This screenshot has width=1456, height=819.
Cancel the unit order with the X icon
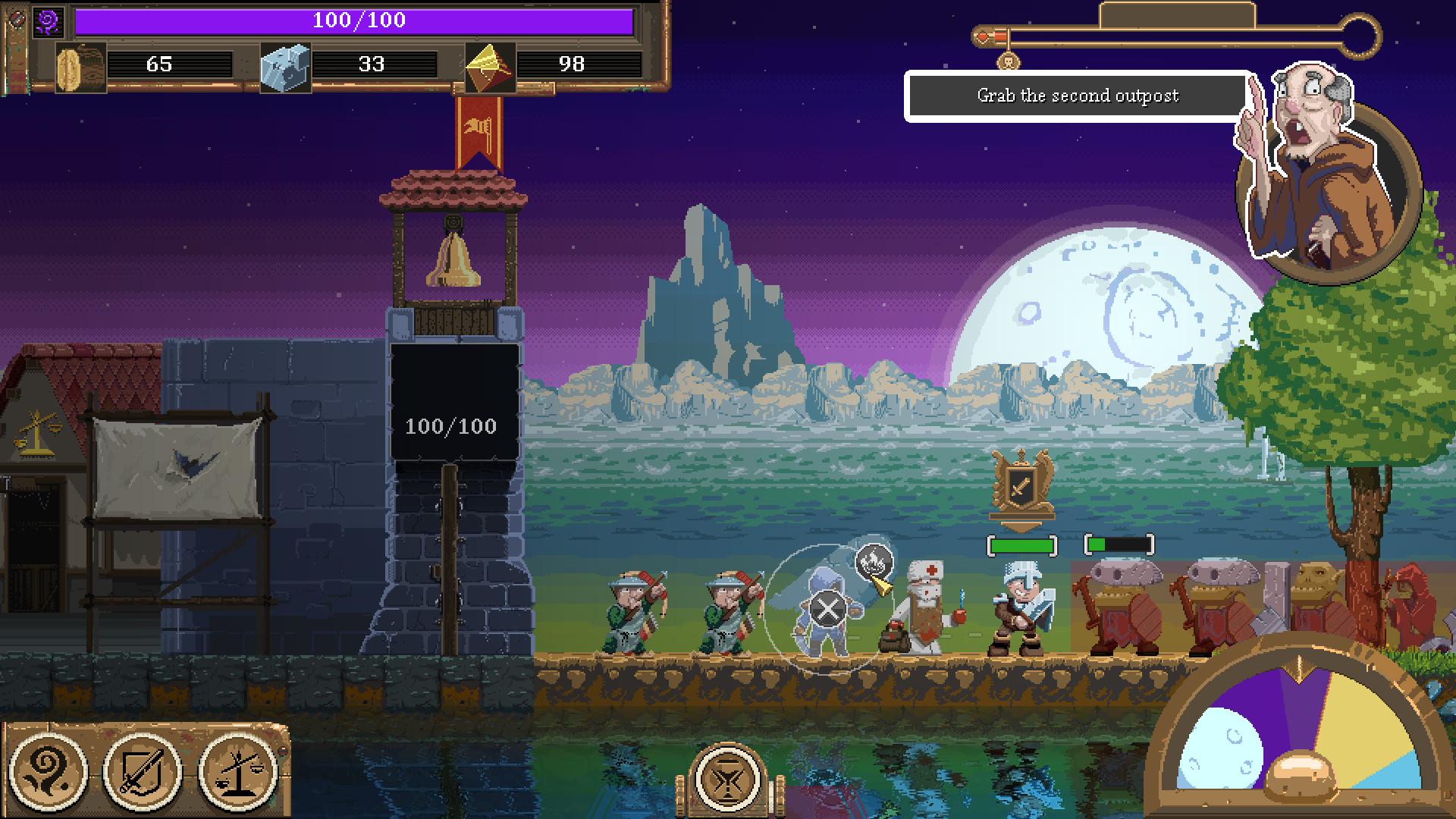click(827, 609)
